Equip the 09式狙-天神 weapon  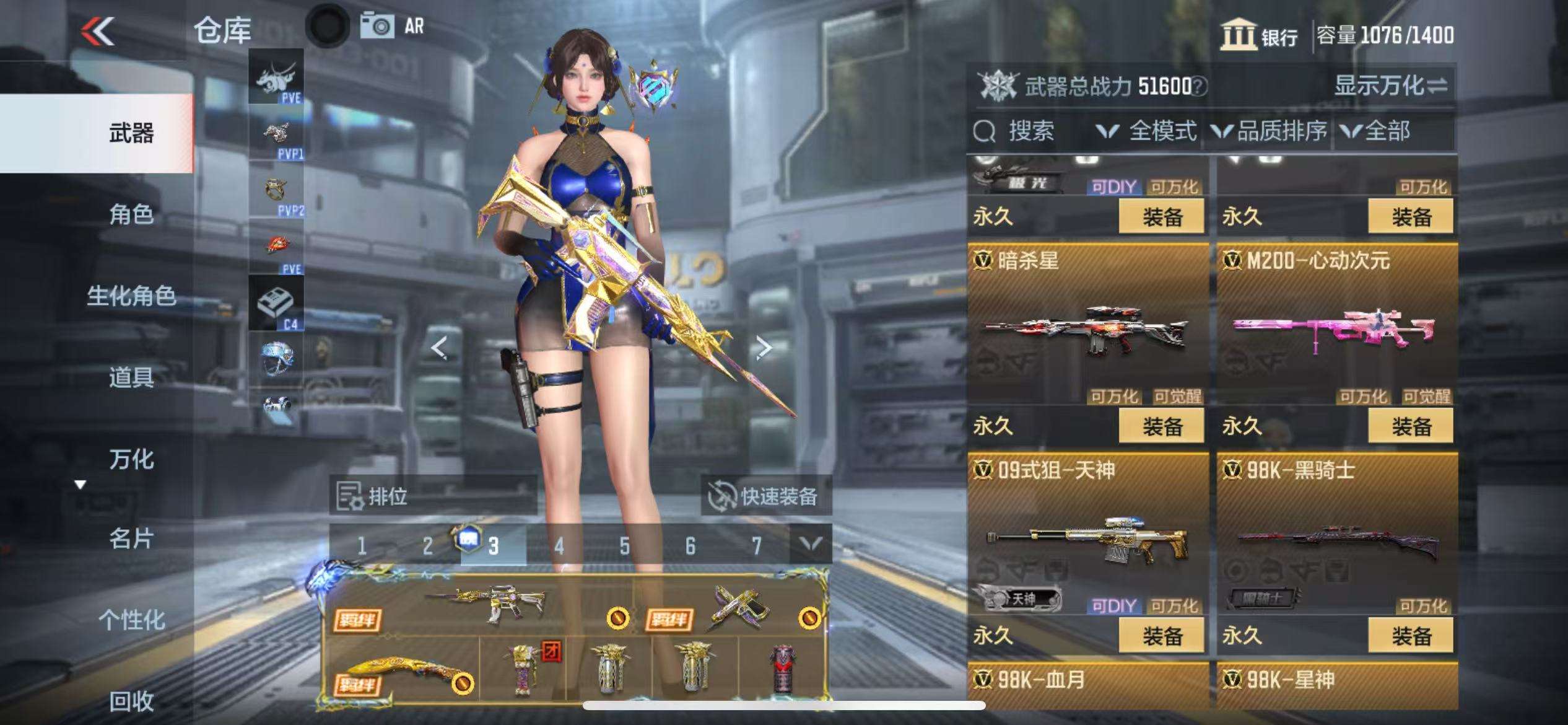1162,636
